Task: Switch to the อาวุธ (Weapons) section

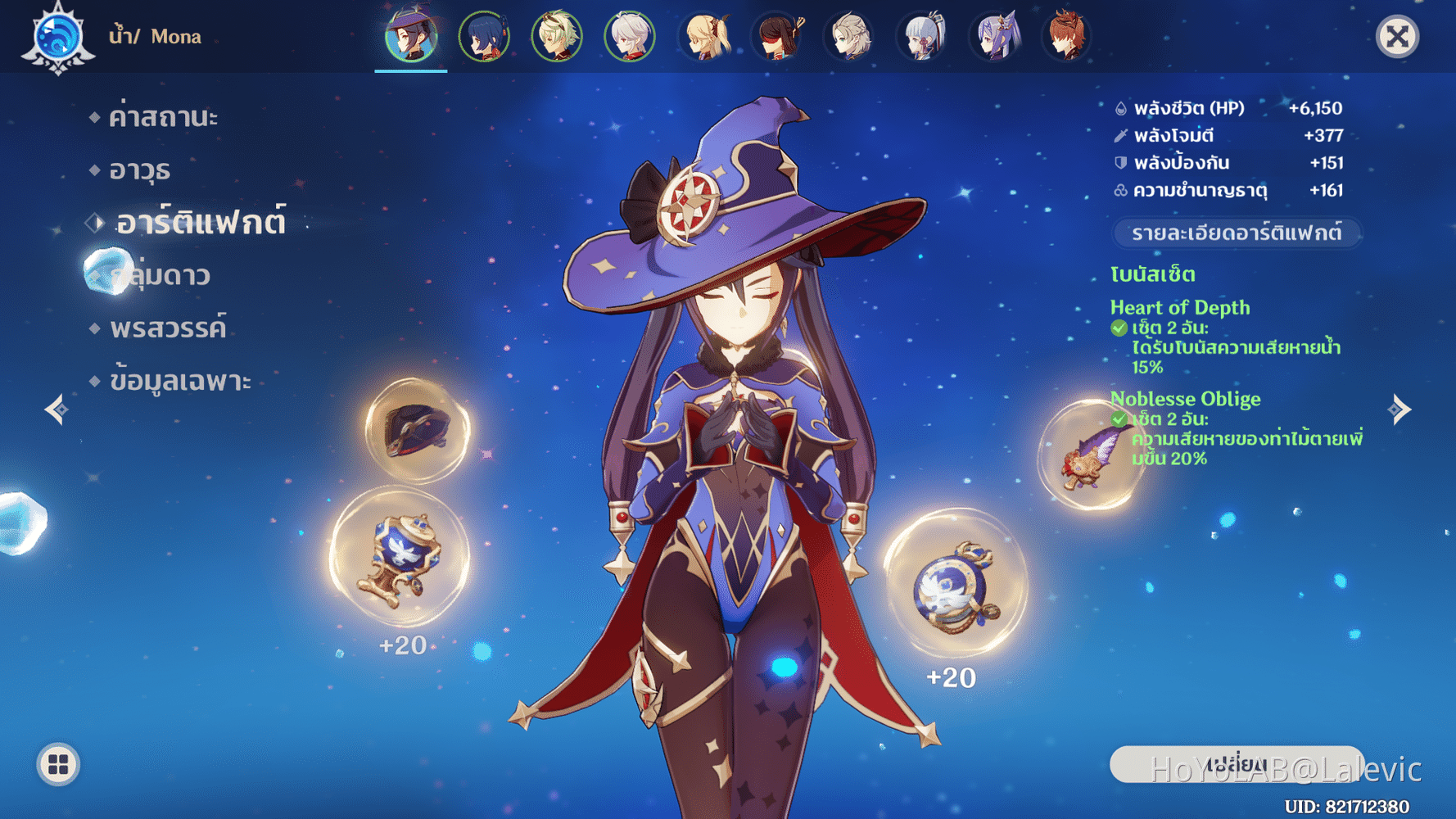Action: click(141, 169)
